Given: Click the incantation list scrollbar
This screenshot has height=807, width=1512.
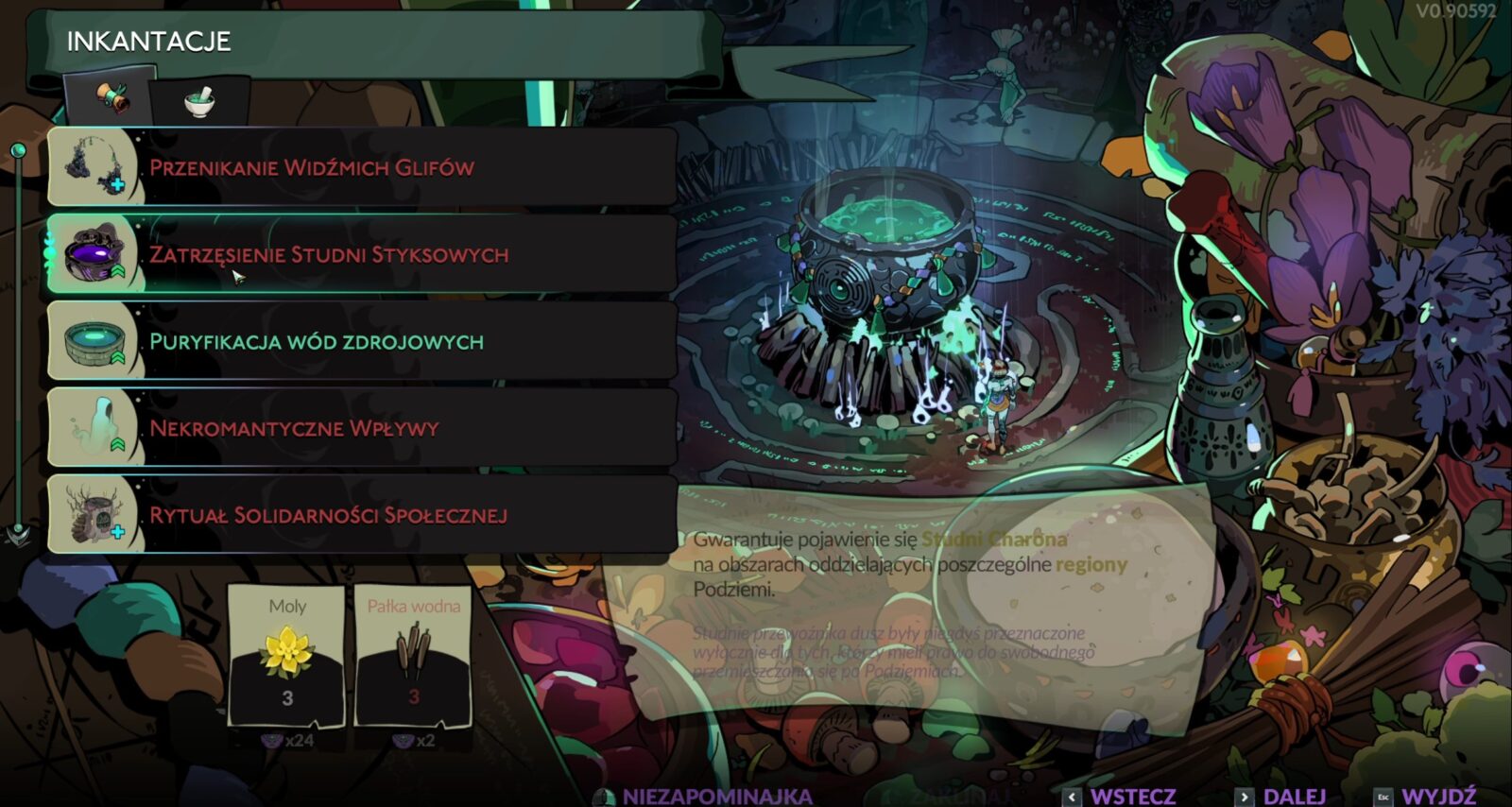Looking at the screenshot, I should point(18,340).
